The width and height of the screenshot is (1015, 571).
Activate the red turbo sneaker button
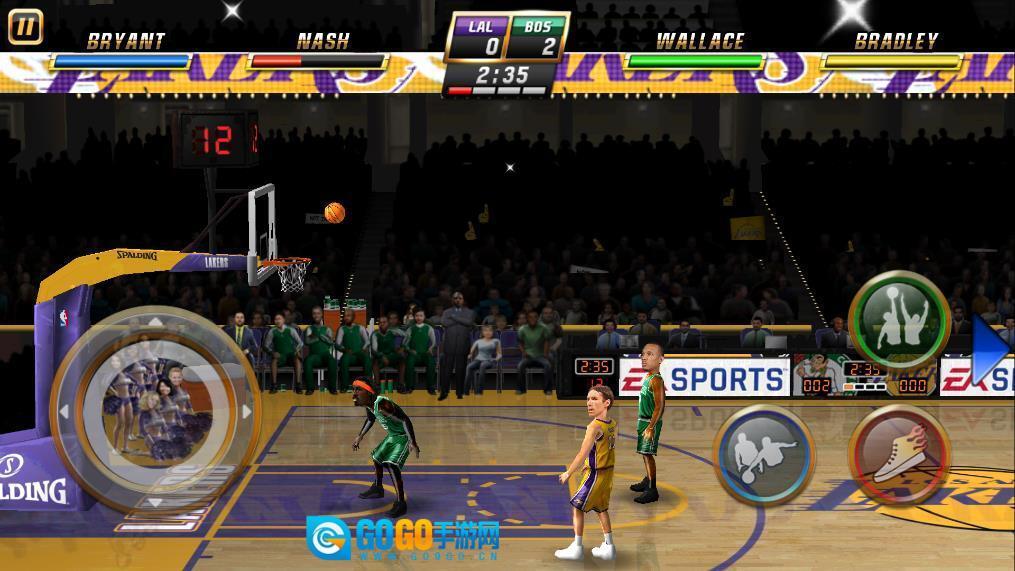point(899,455)
